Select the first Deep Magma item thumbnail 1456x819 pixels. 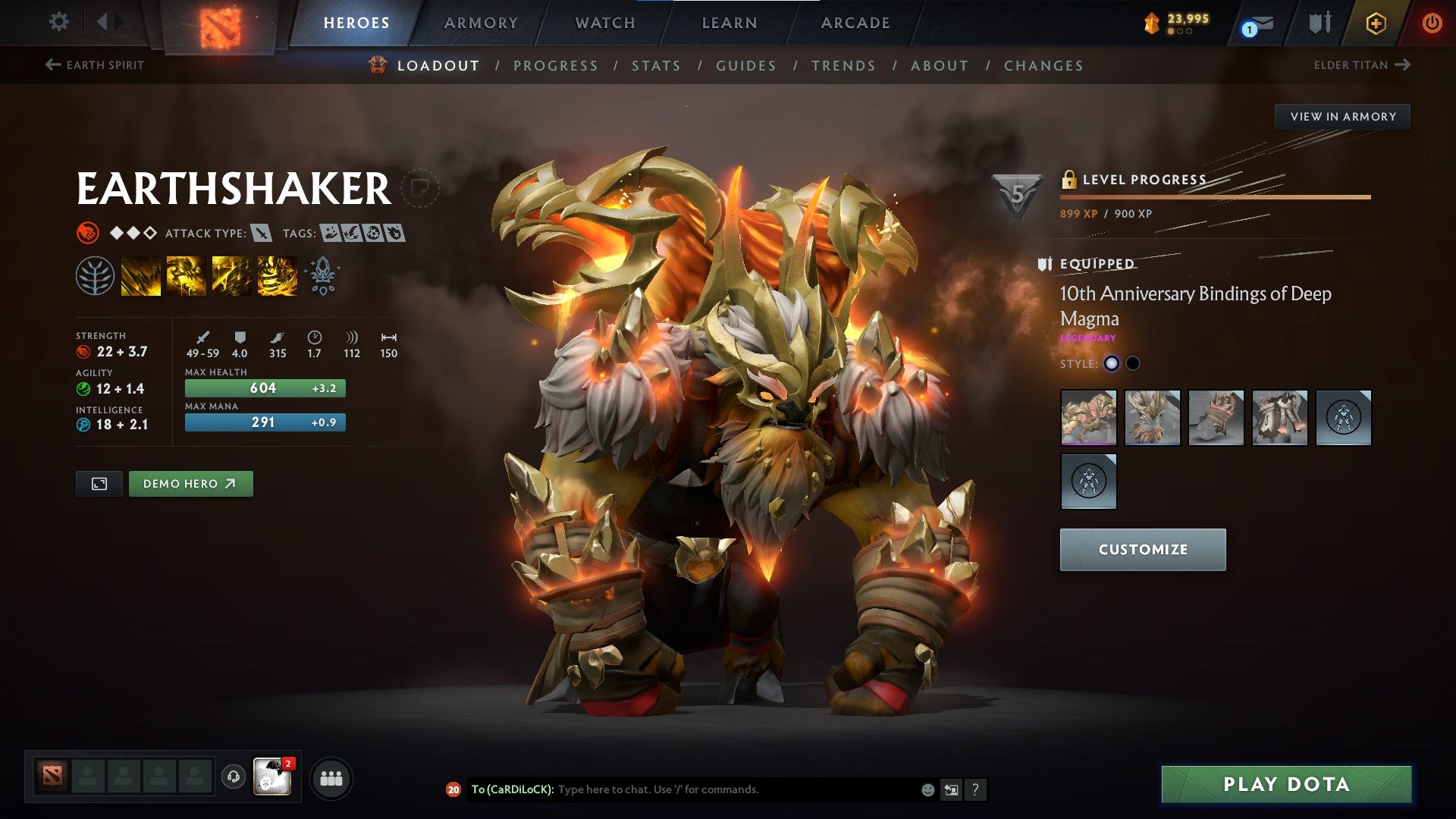point(1088,418)
